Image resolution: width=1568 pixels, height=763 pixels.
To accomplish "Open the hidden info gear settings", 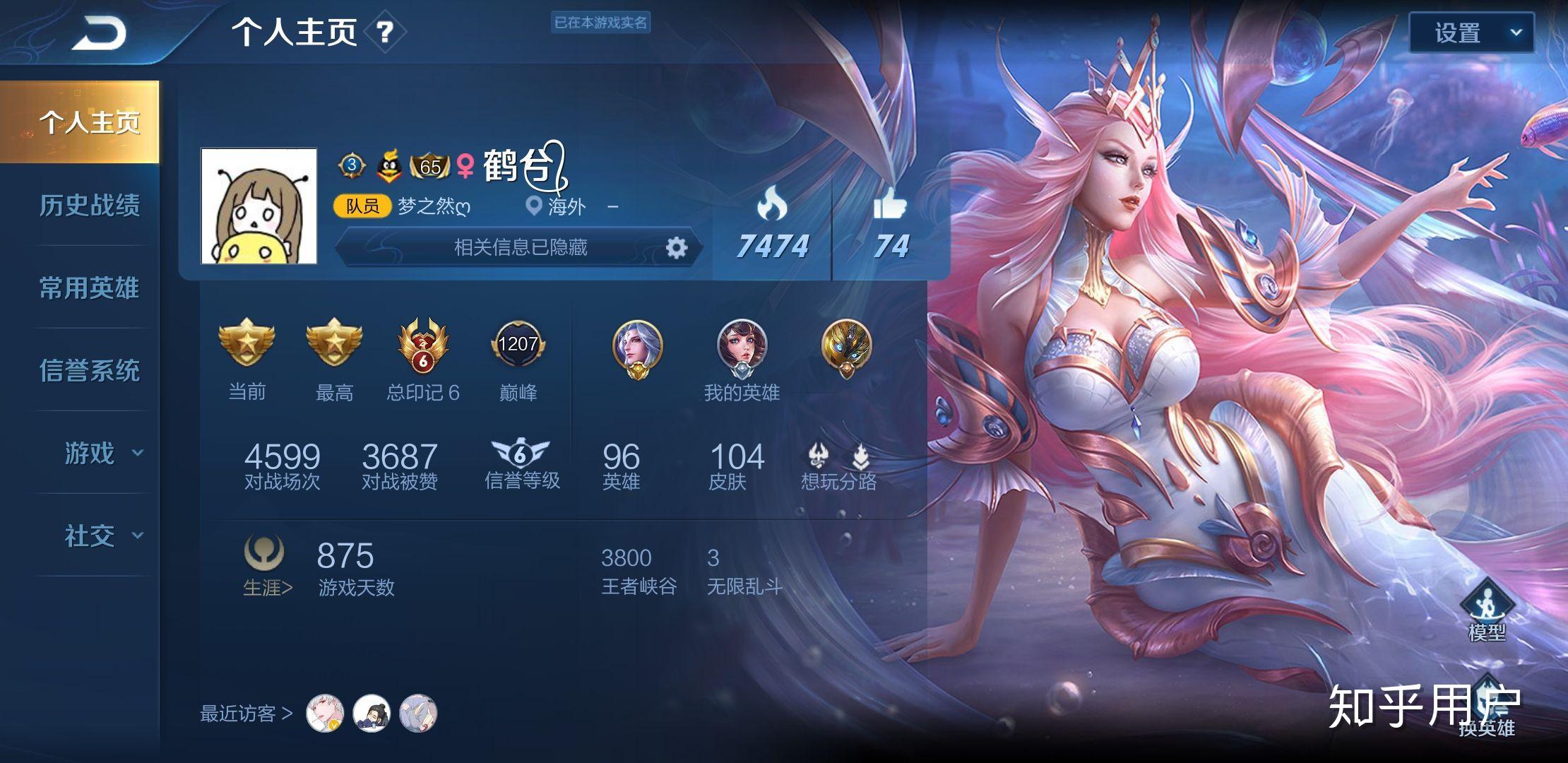I will click(676, 247).
